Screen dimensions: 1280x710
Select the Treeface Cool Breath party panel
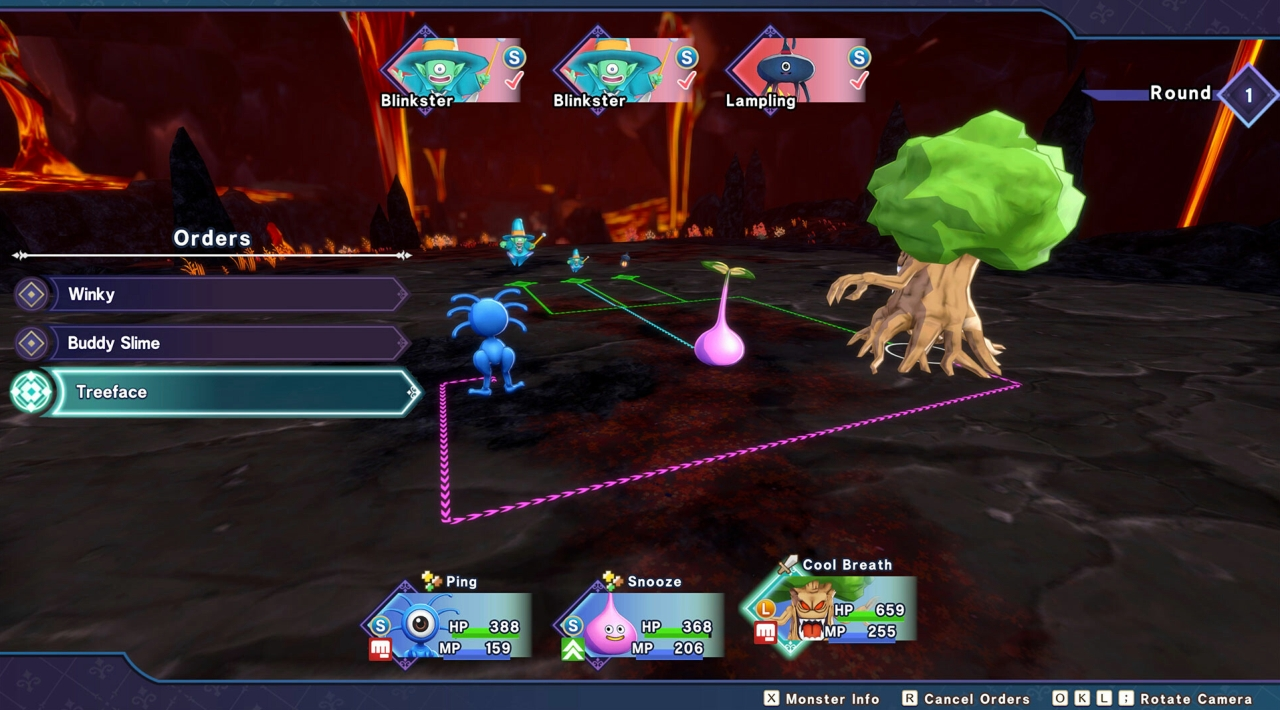coord(830,612)
